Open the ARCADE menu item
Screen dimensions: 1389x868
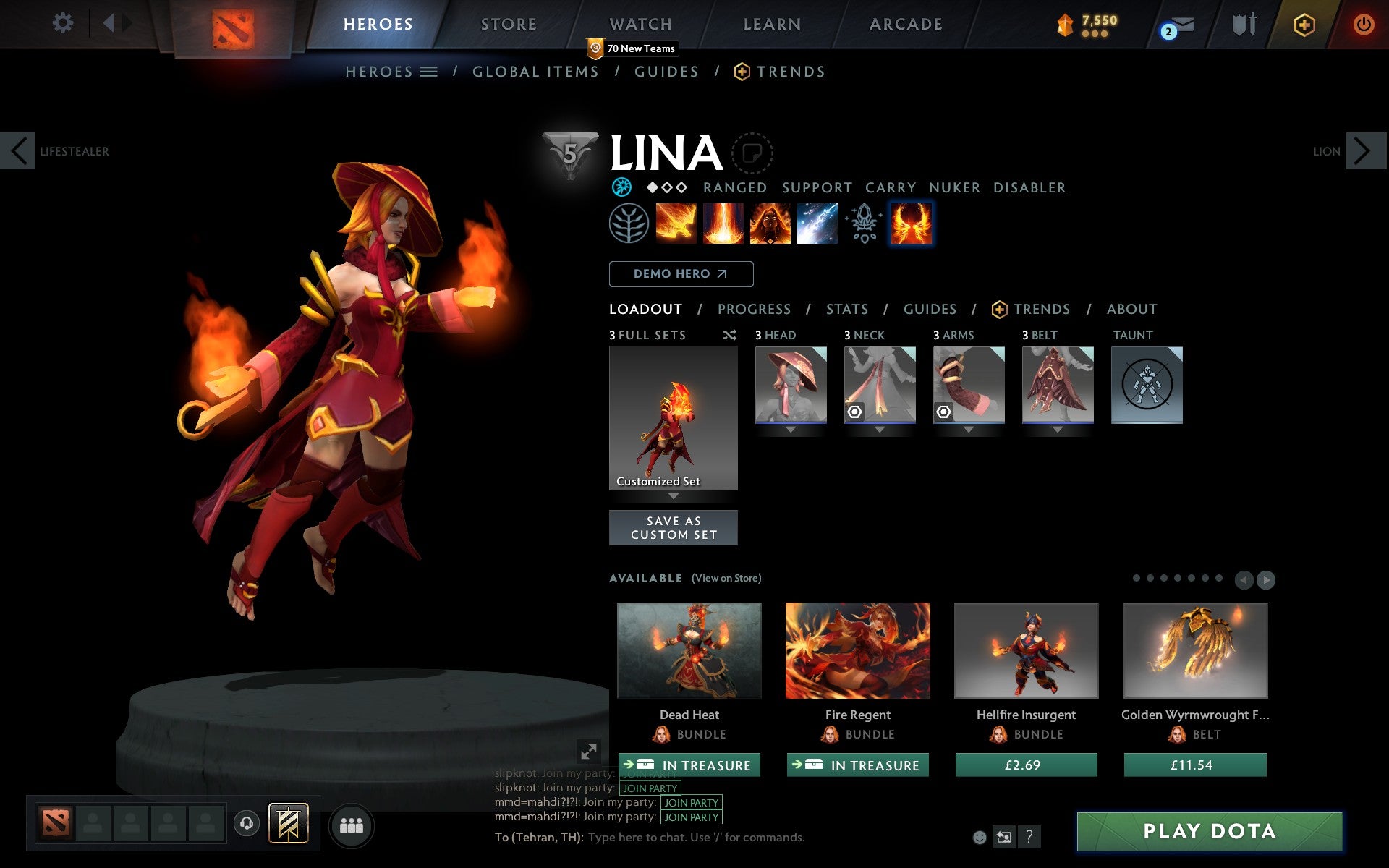pyautogui.click(x=904, y=24)
